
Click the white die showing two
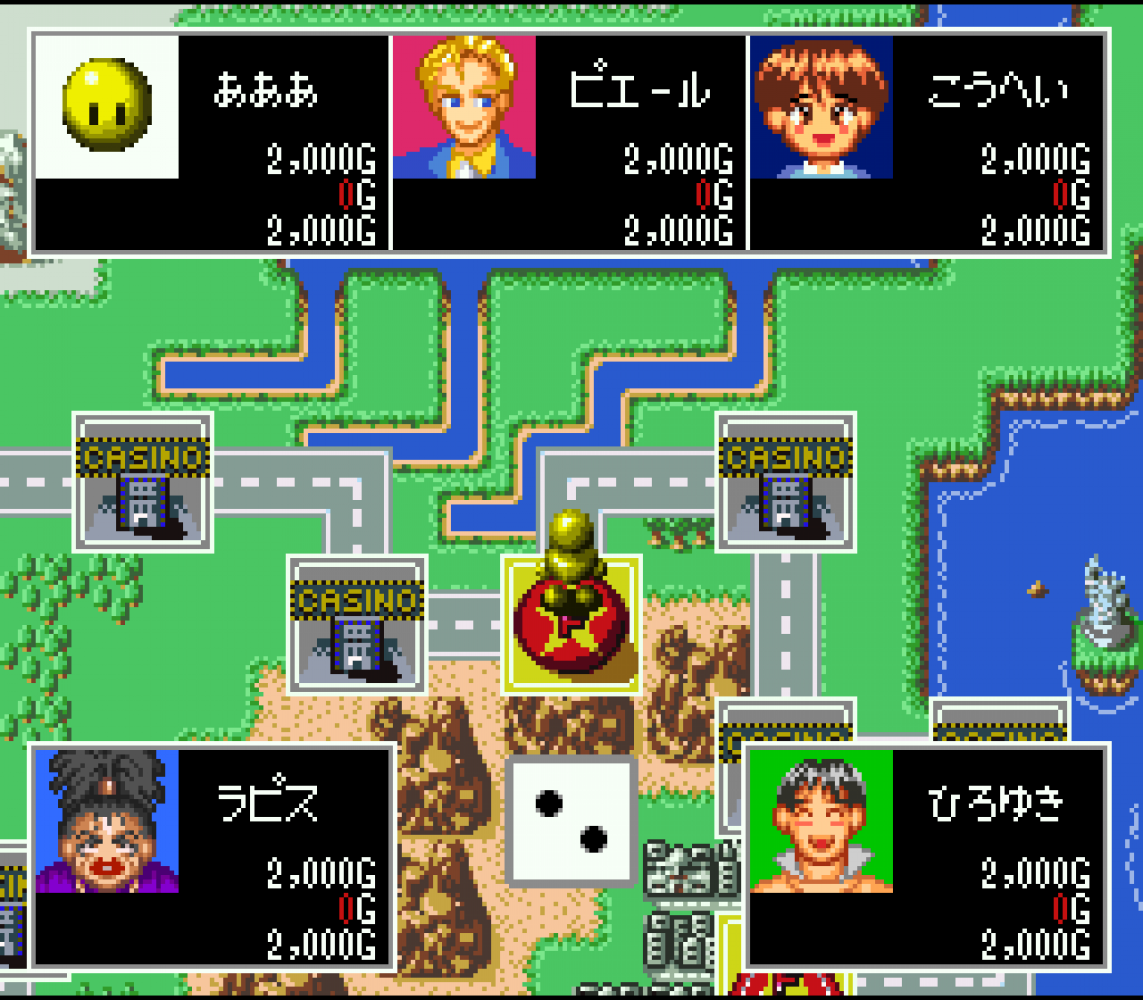tap(571, 821)
